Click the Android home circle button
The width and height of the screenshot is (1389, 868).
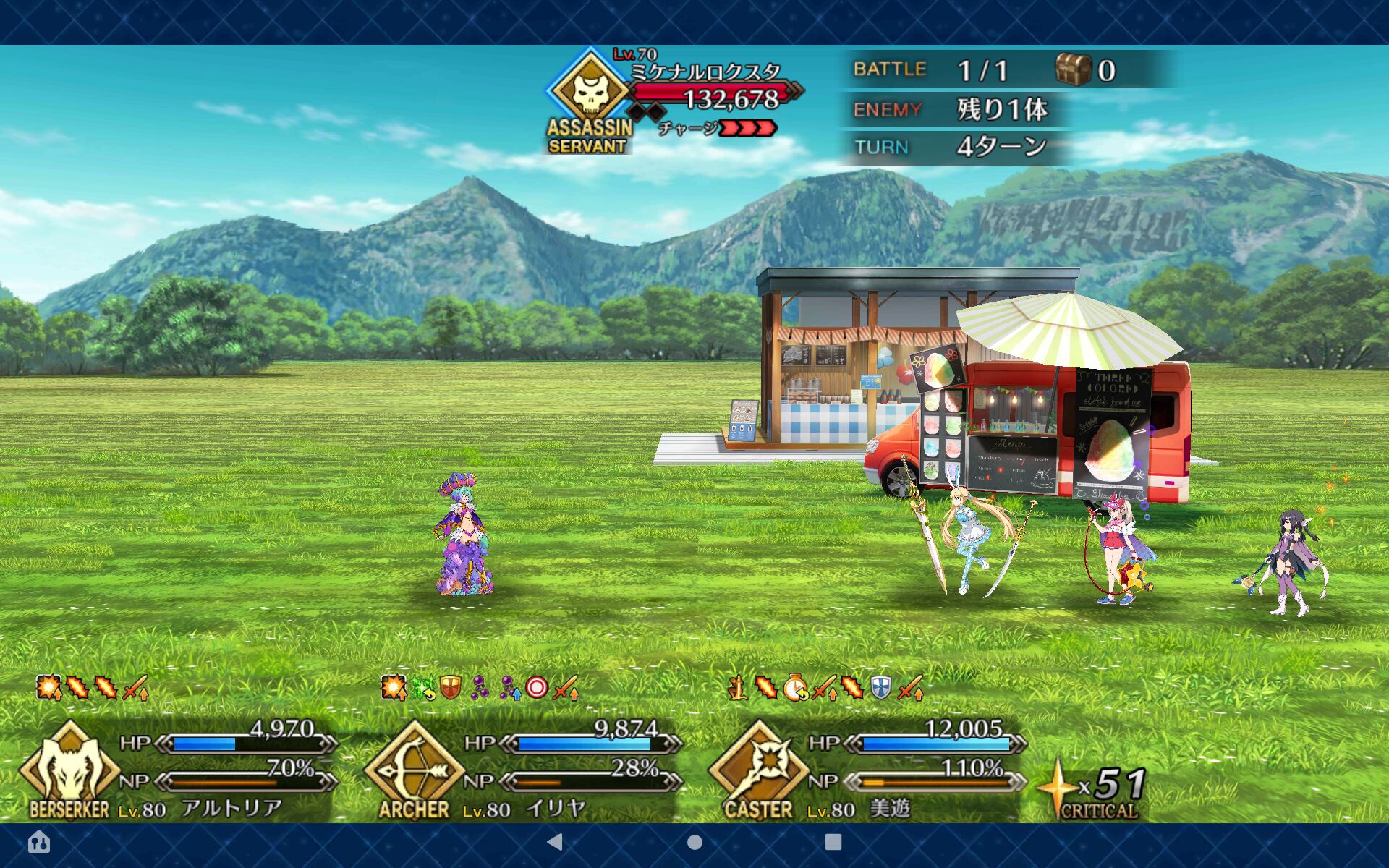(x=694, y=842)
